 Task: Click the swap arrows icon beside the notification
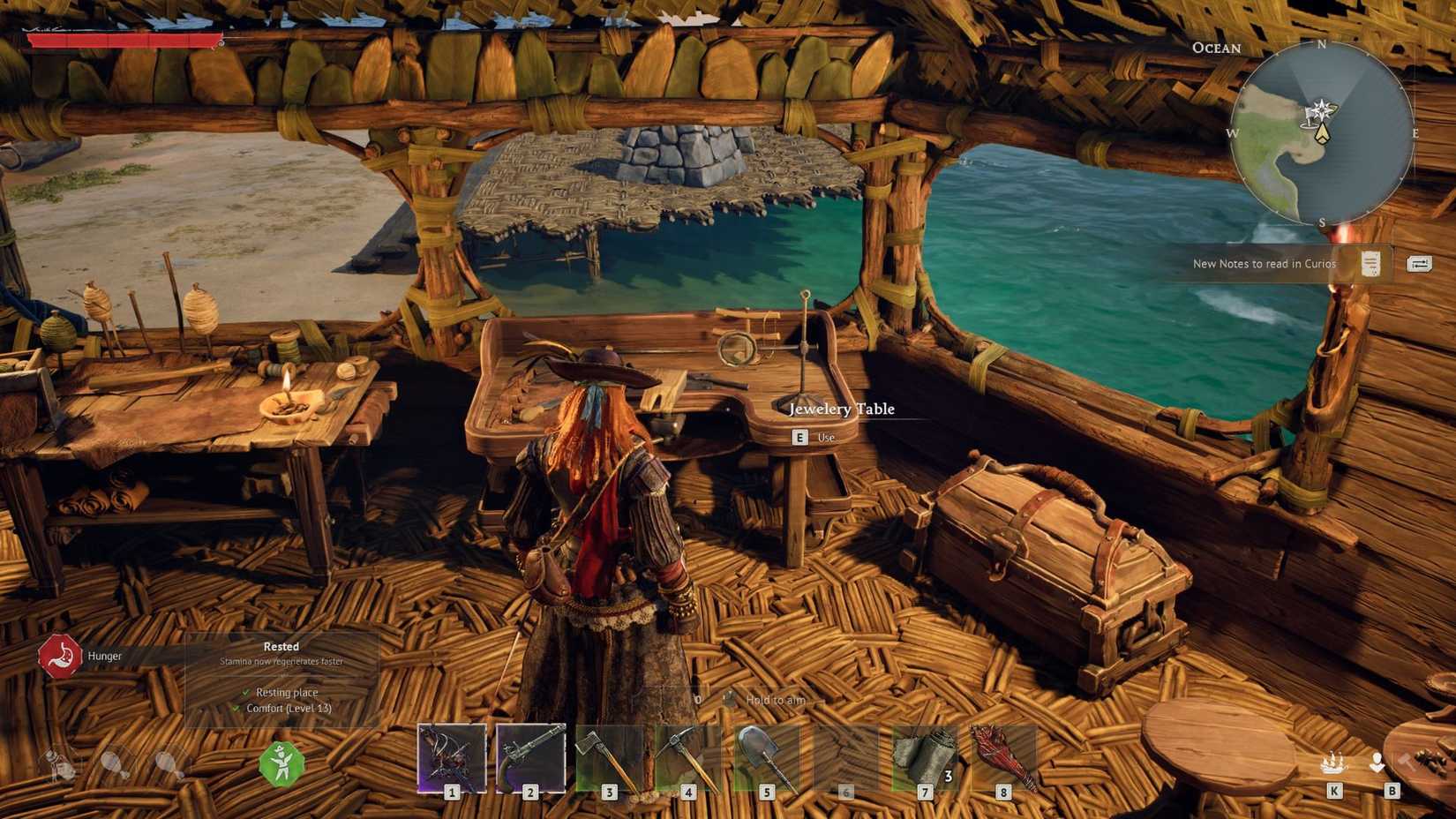(1419, 264)
